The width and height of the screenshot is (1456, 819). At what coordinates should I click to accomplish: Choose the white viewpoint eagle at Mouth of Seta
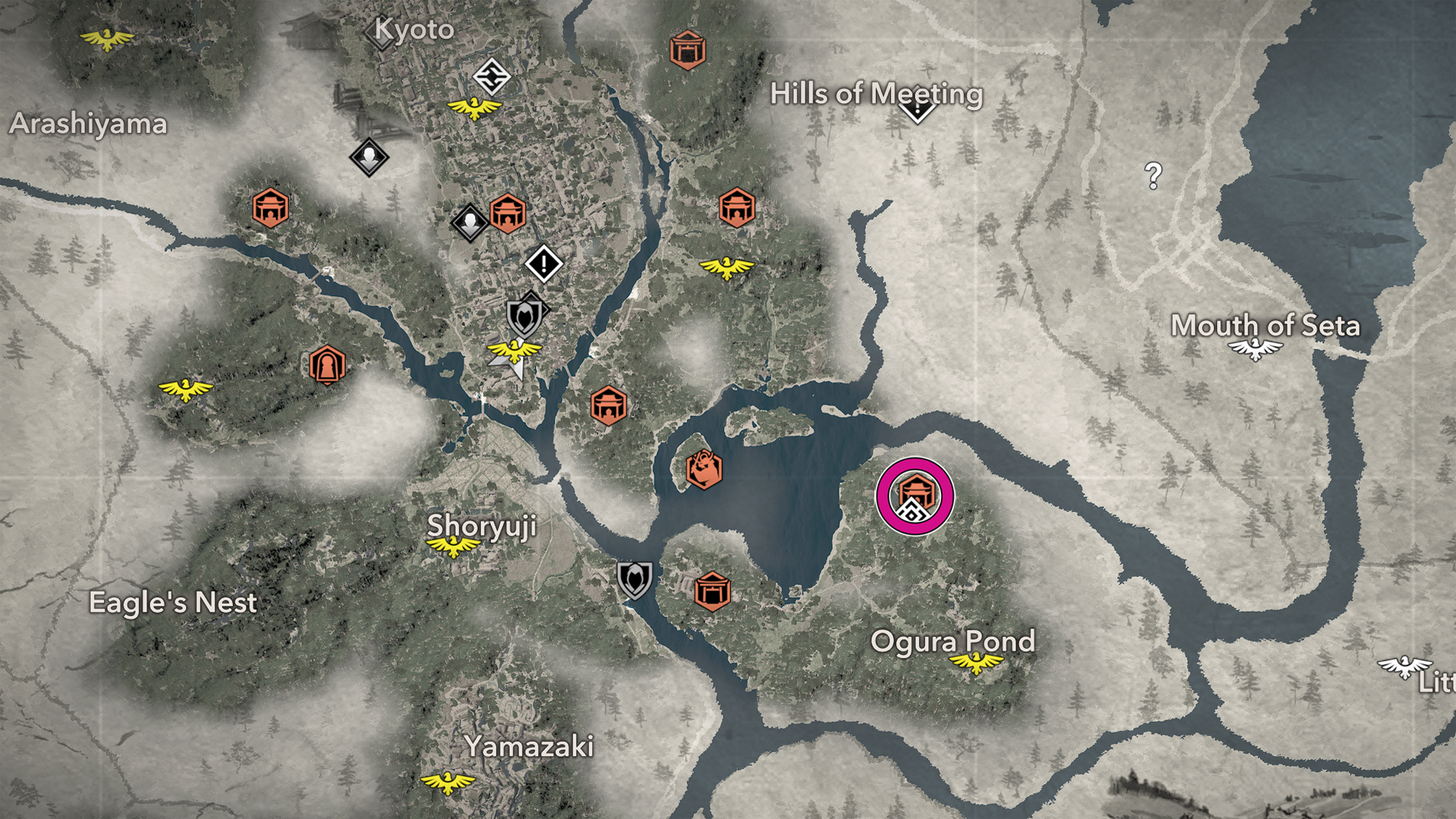pyautogui.click(x=1255, y=349)
